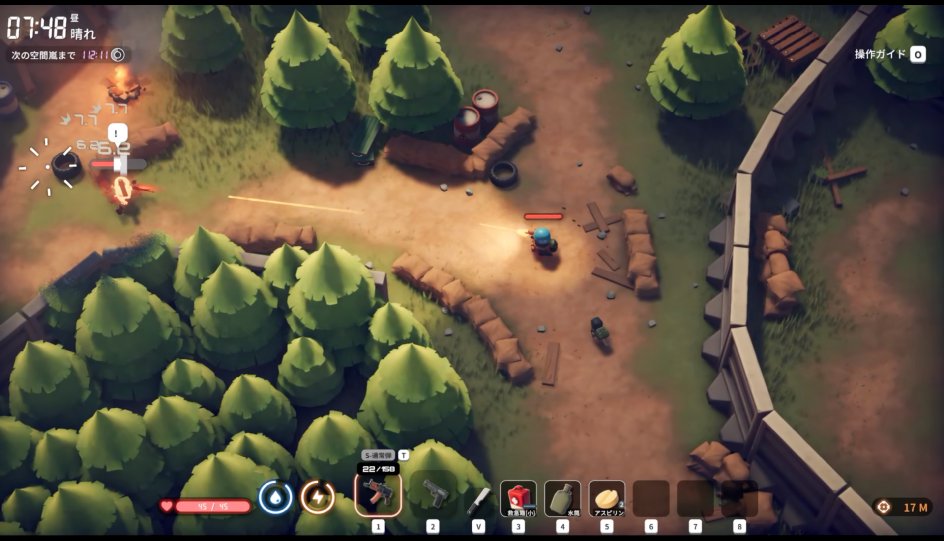Use the small first aid kit
The height and width of the screenshot is (541, 944).
(518, 497)
